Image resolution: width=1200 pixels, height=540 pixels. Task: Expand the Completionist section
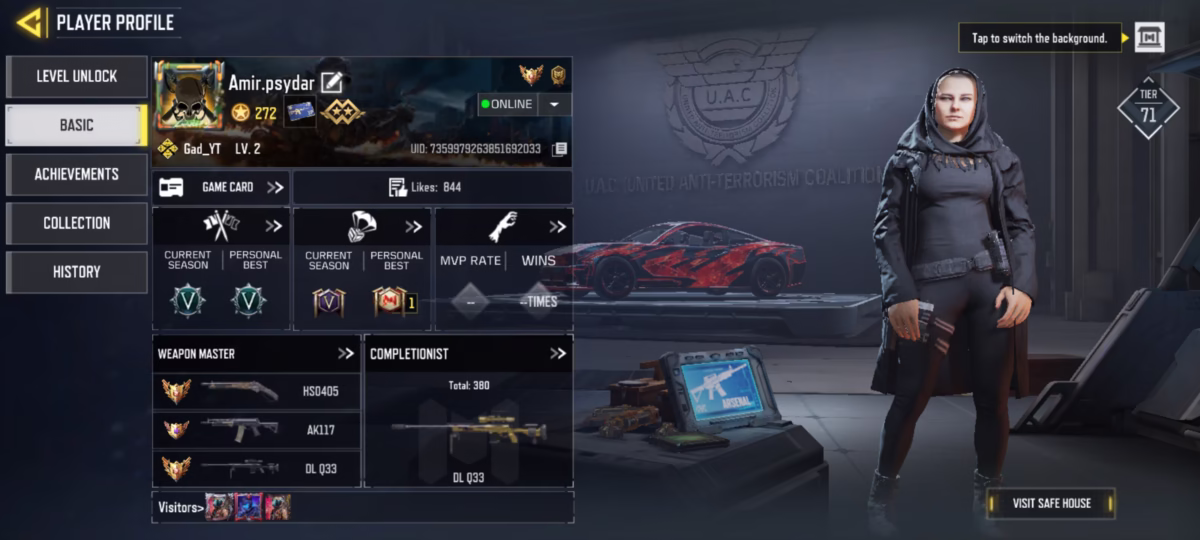558,353
